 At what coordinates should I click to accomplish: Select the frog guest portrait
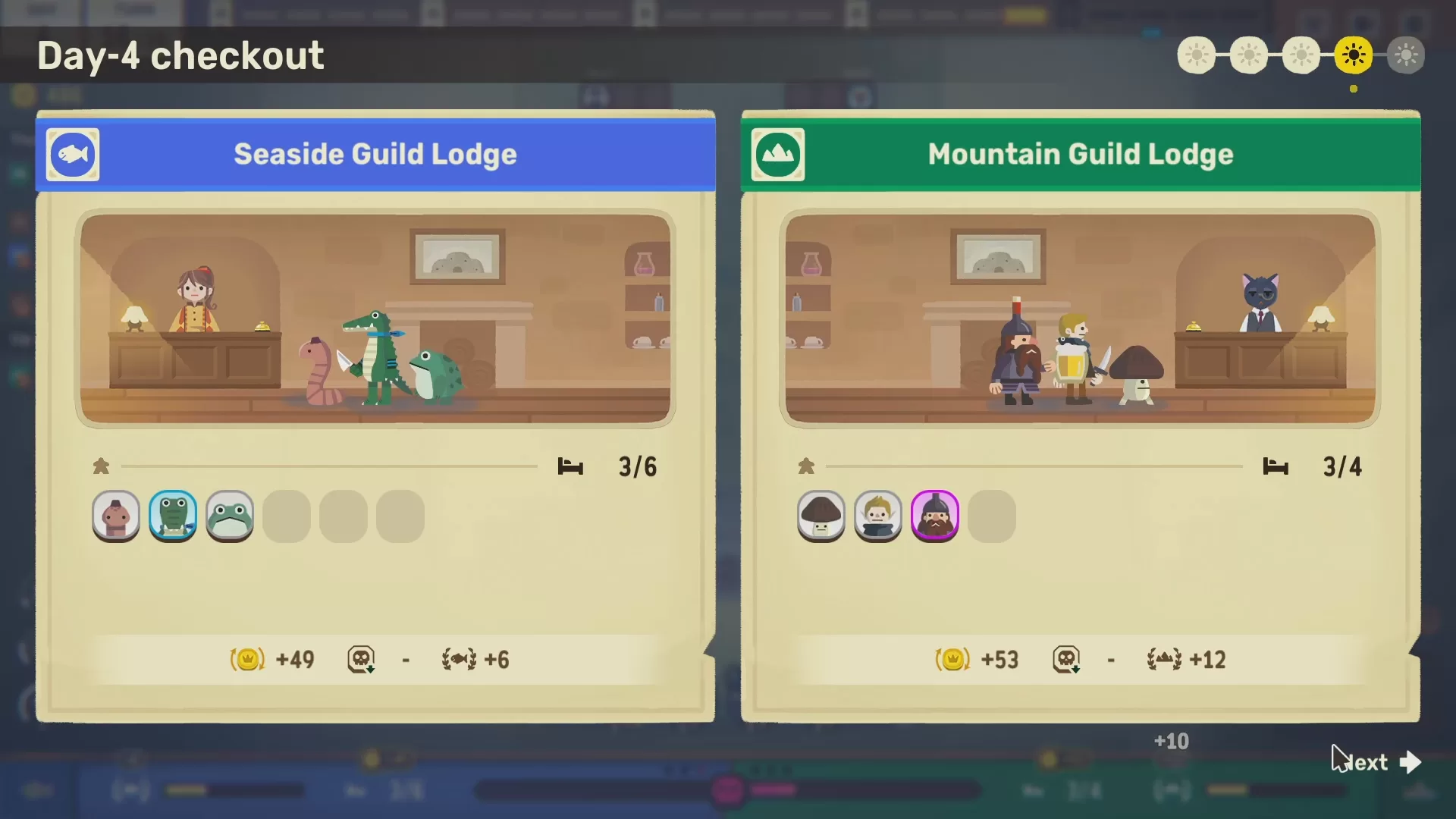point(230,516)
